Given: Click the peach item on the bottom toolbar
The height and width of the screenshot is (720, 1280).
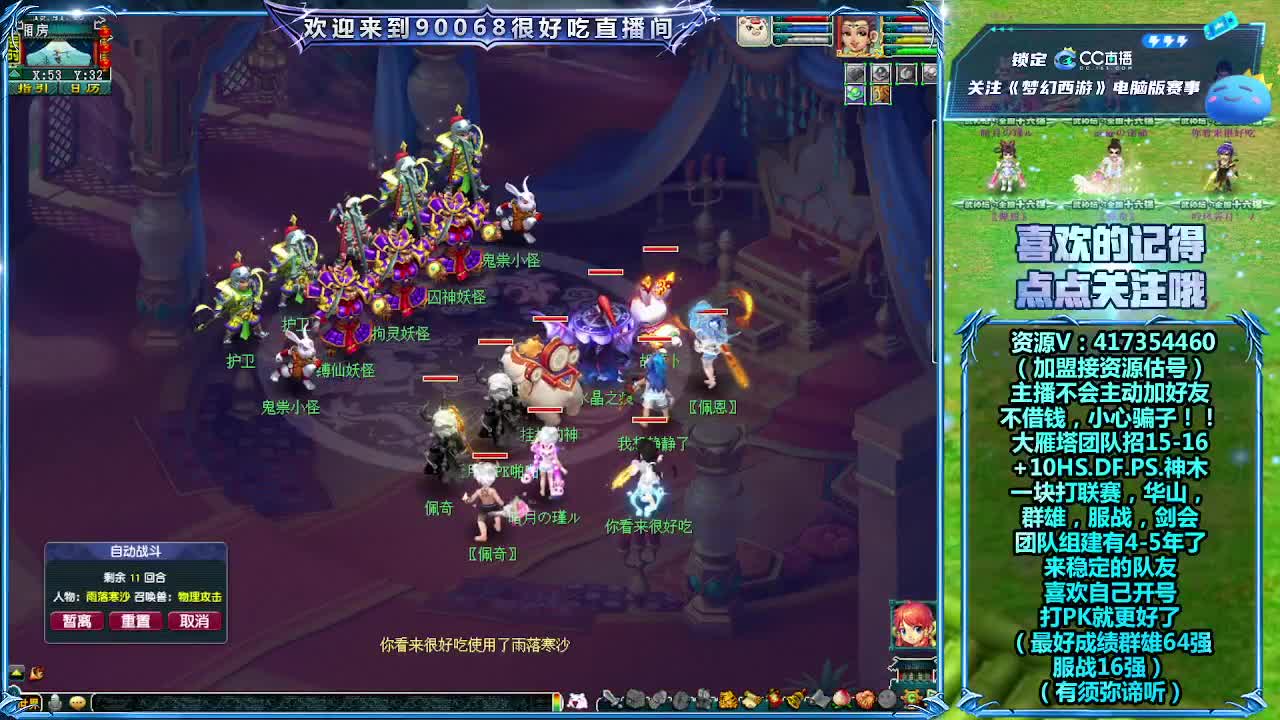Looking at the screenshot, I should tap(840, 700).
